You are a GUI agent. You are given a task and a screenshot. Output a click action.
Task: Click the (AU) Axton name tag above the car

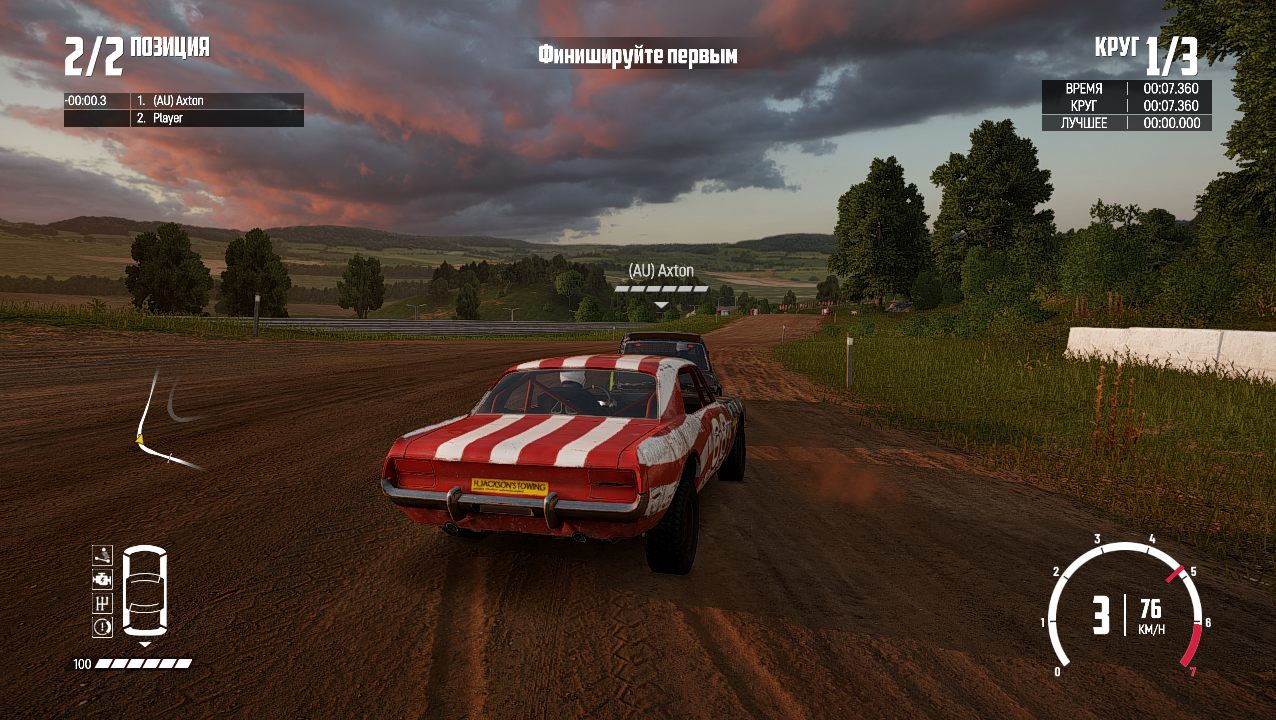661,271
